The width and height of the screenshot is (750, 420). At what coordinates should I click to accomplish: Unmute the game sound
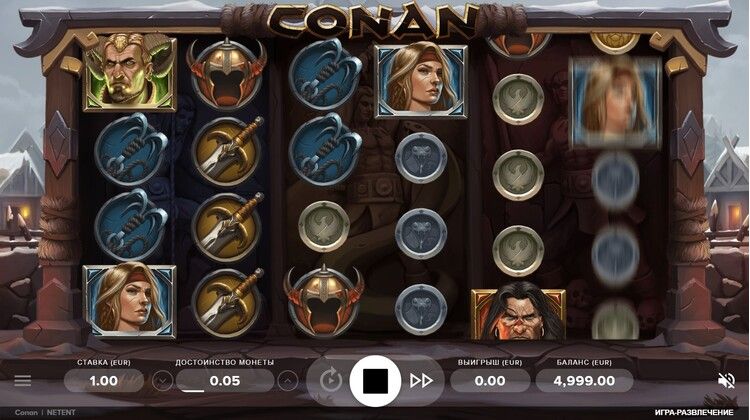(726, 380)
